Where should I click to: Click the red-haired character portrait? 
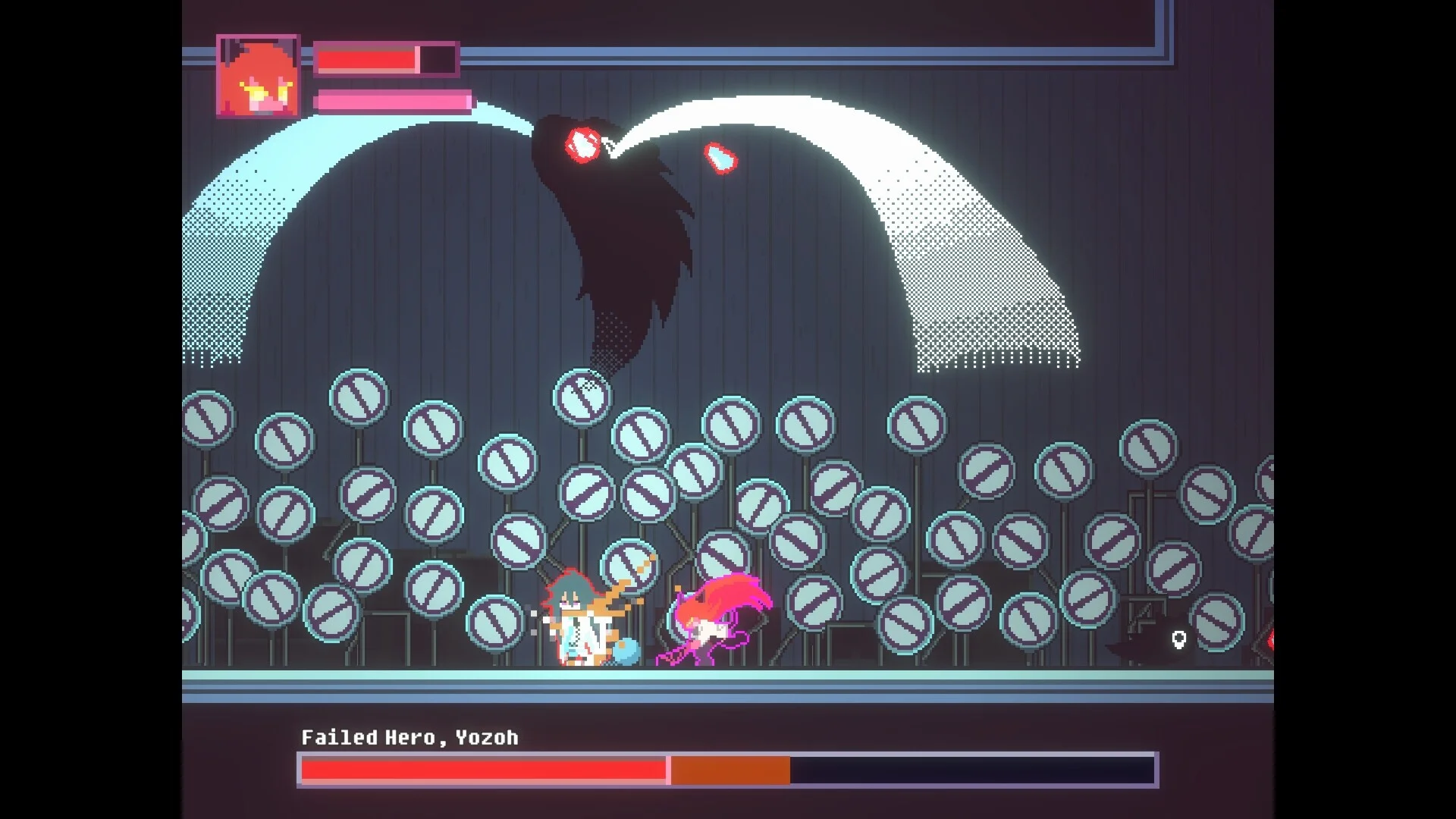(258, 76)
